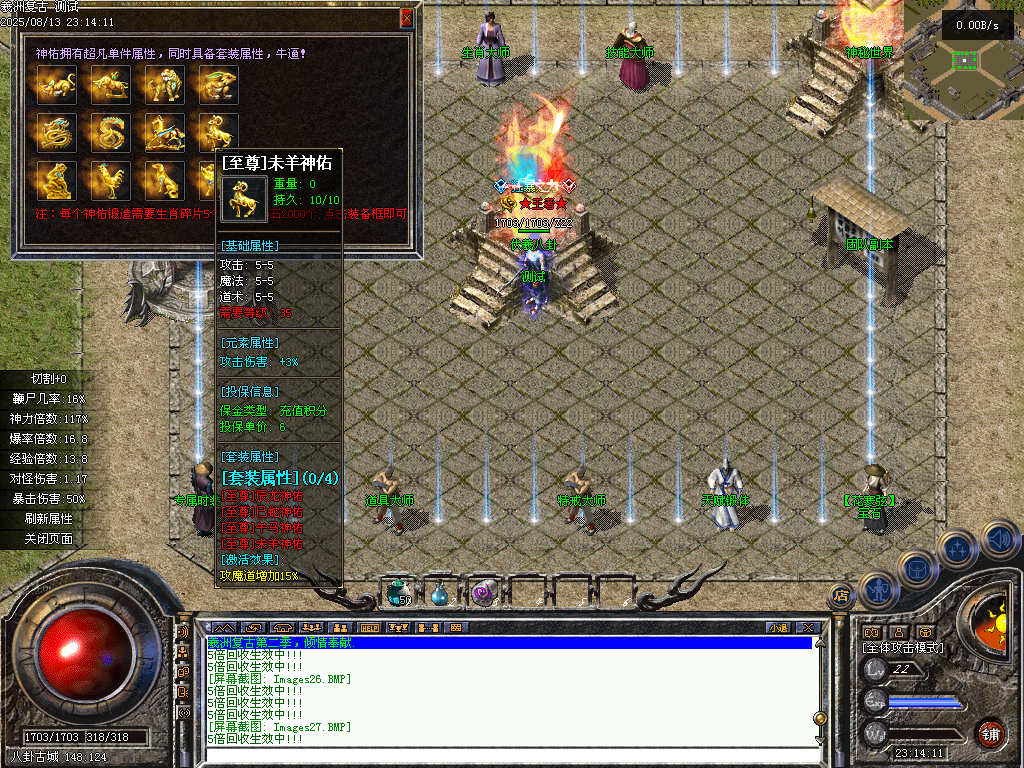Choose the golden tiger statue slot

165,85
